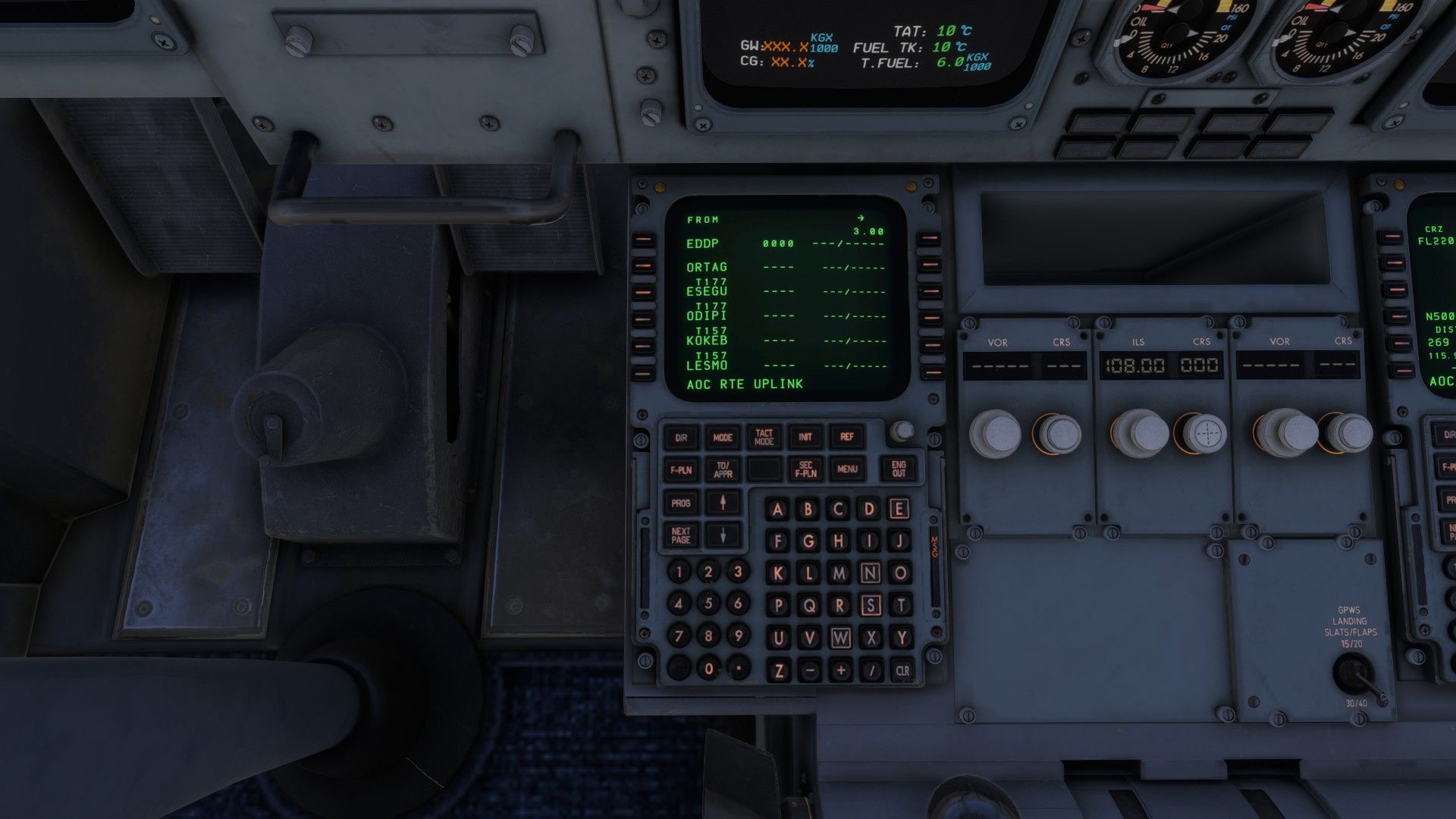
Task: Click the TO/APPR key
Action: 723,470
